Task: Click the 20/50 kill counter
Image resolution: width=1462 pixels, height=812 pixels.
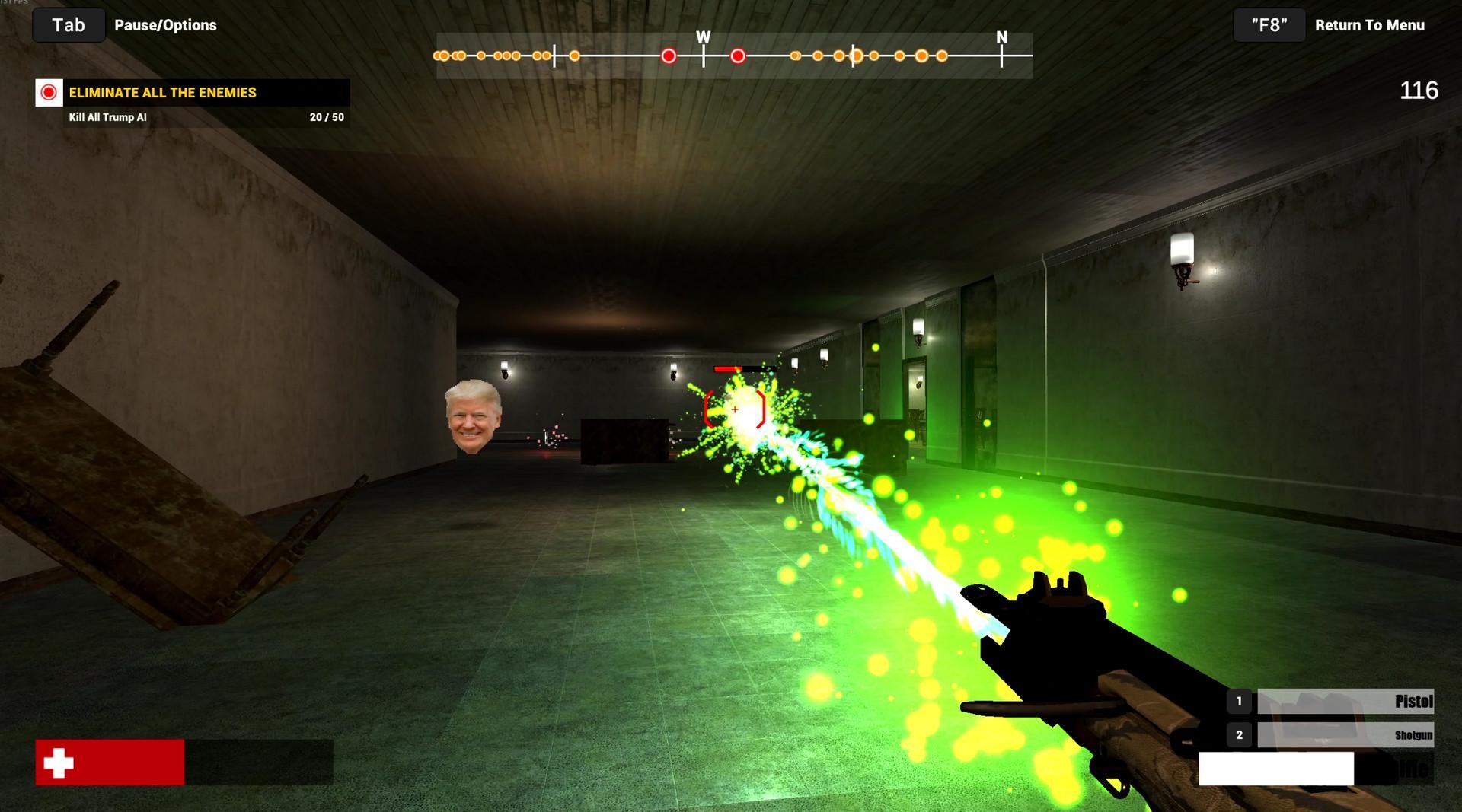Action: (x=326, y=118)
